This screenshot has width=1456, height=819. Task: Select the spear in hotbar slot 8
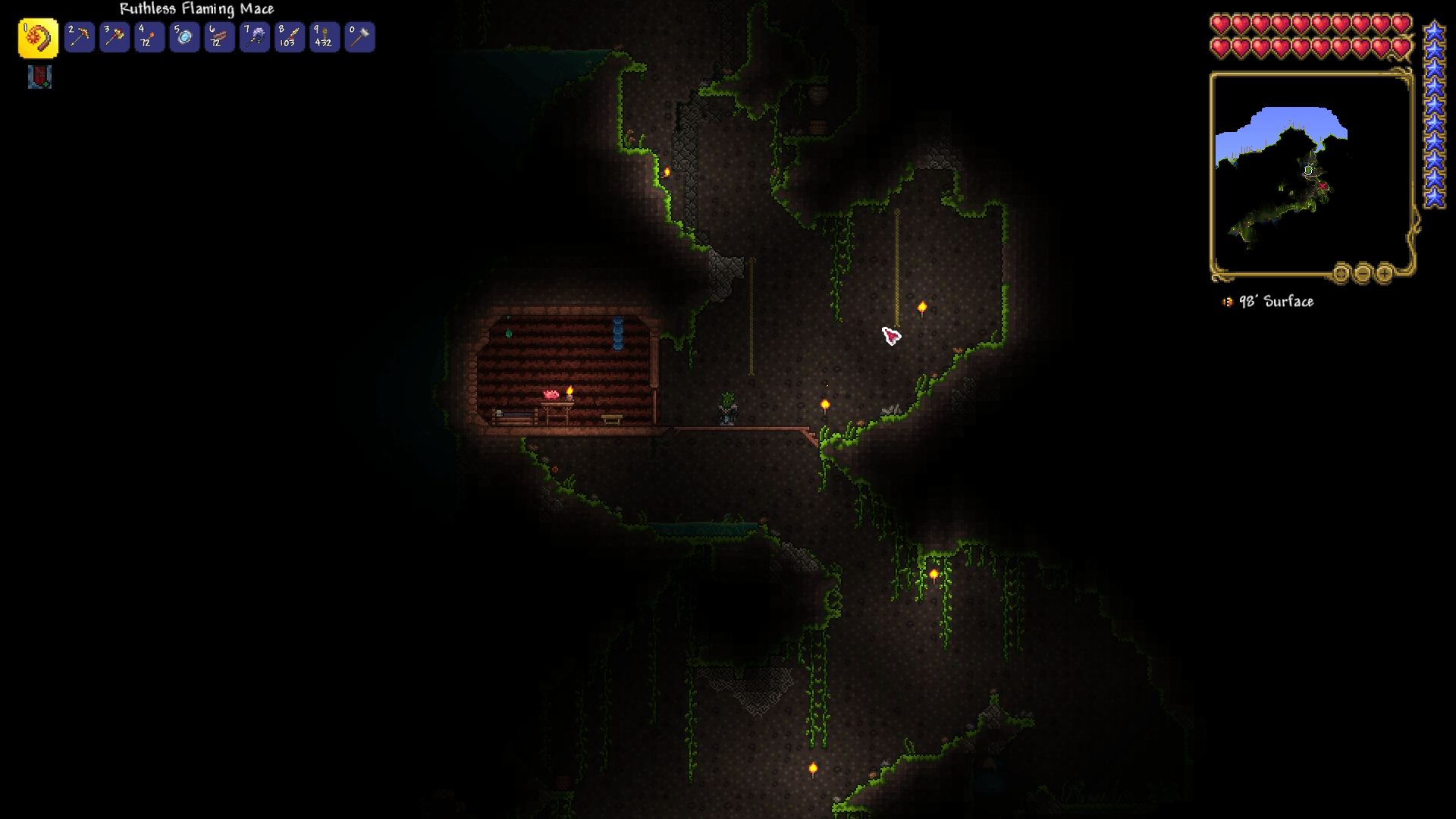tap(289, 37)
